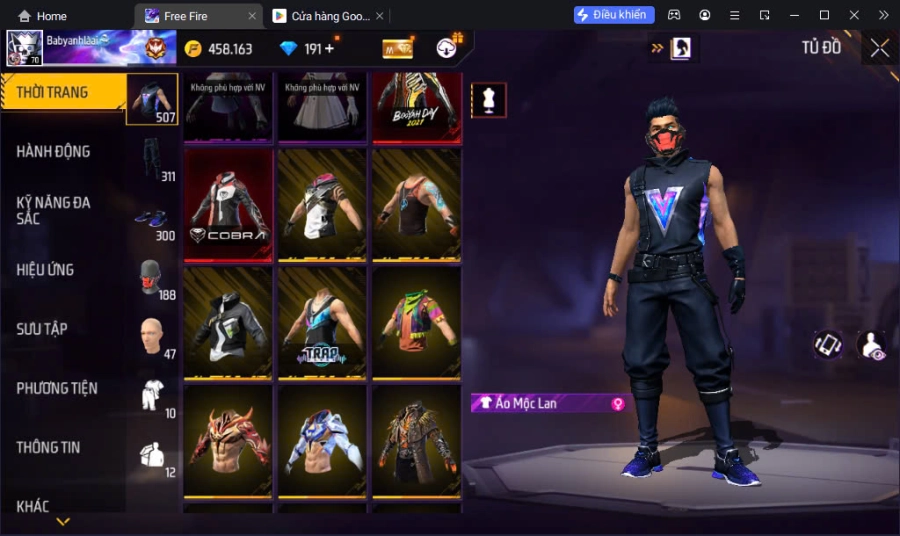
Task: Choose the TRAP tank top item
Action: coord(322,321)
